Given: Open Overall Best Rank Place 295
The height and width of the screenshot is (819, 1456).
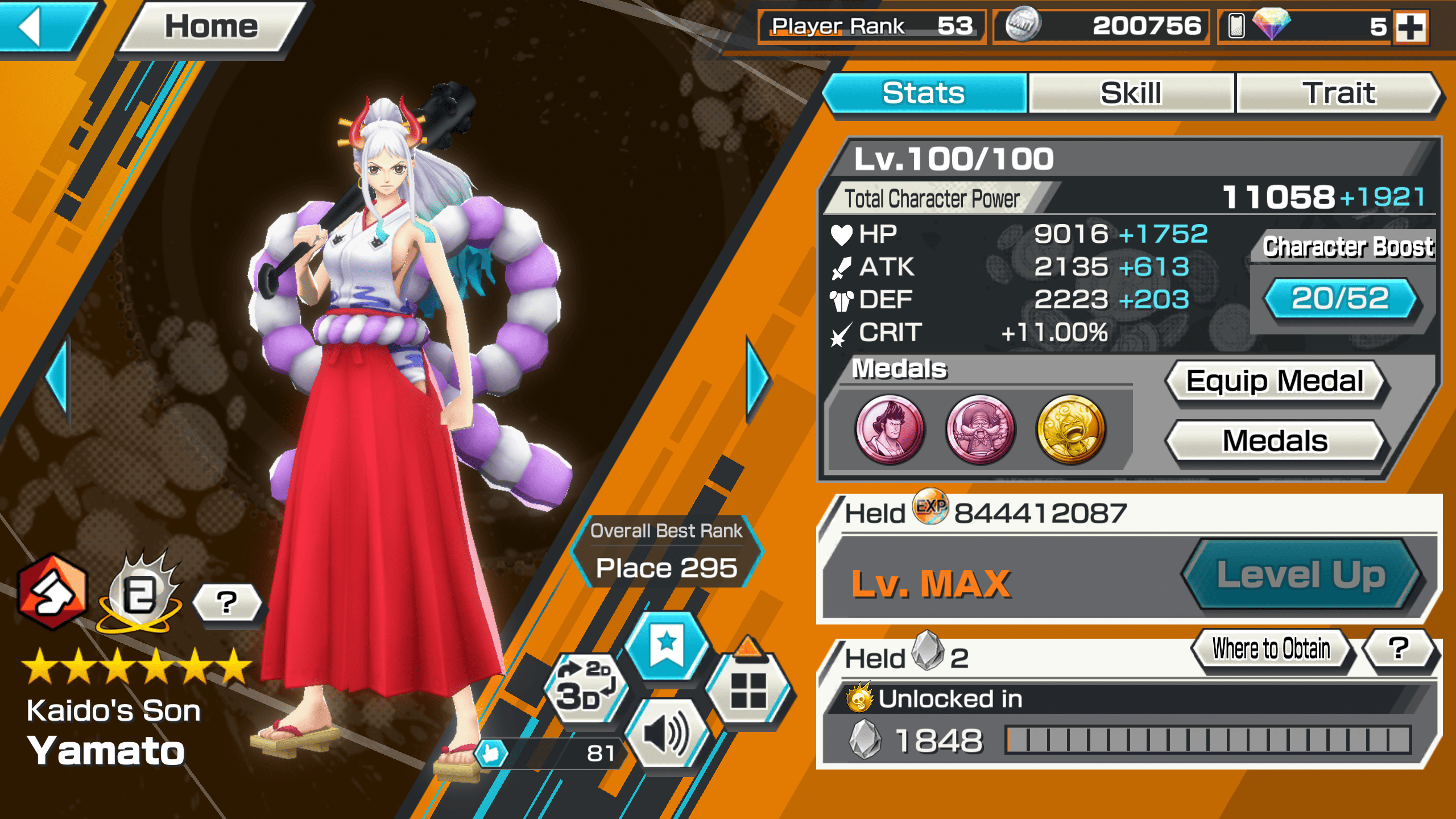Looking at the screenshot, I should click(x=667, y=552).
